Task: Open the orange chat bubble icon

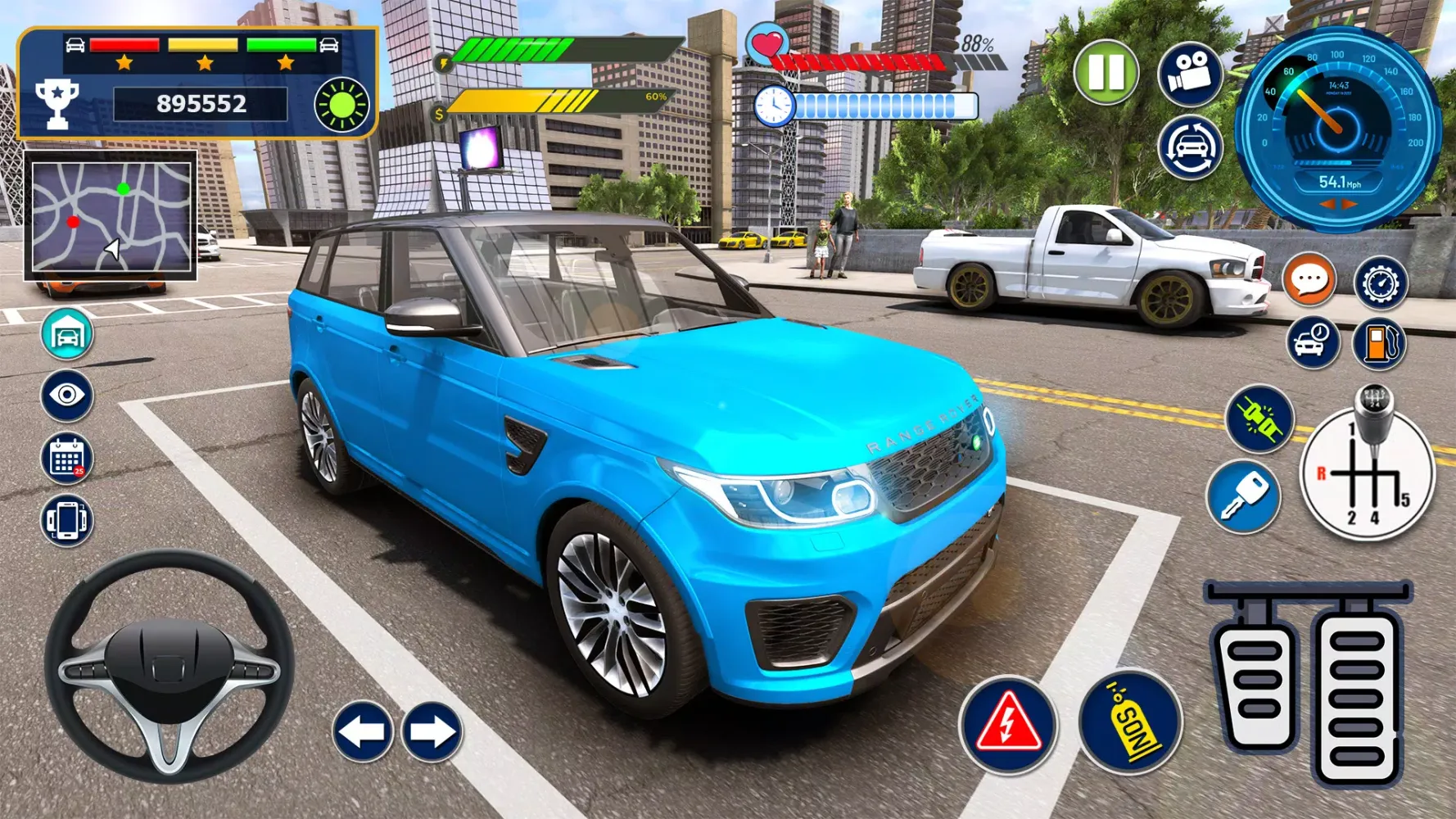Action: pyautogui.click(x=1309, y=281)
